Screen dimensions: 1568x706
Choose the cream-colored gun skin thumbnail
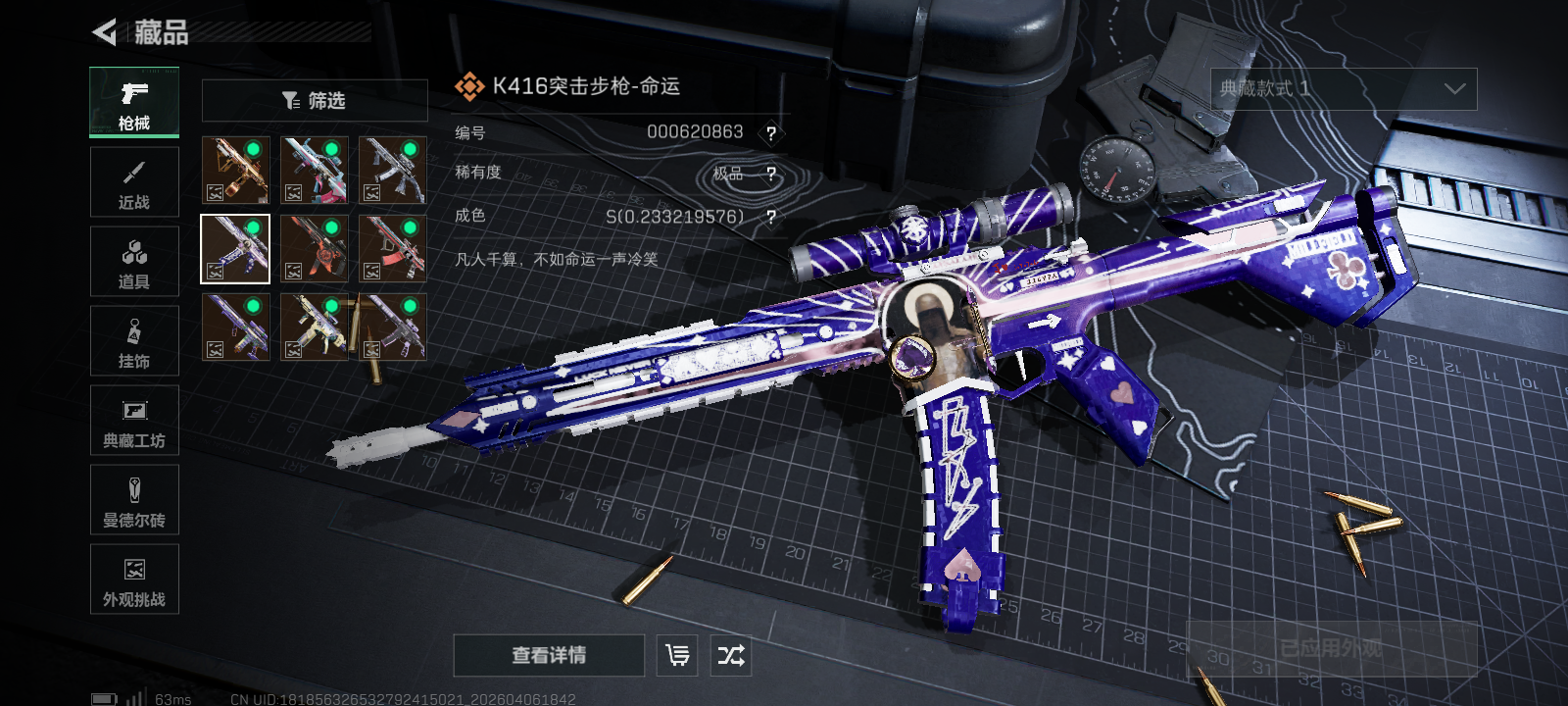tap(314, 327)
